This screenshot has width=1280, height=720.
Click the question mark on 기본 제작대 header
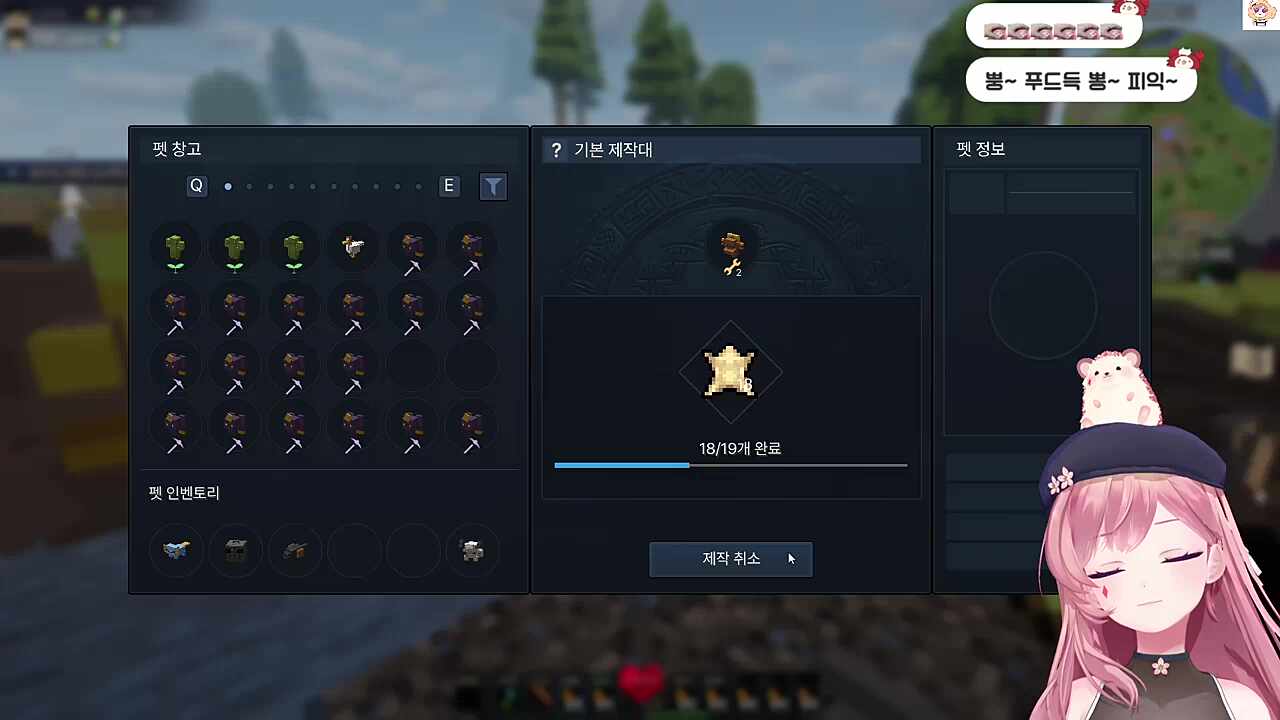click(x=557, y=149)
